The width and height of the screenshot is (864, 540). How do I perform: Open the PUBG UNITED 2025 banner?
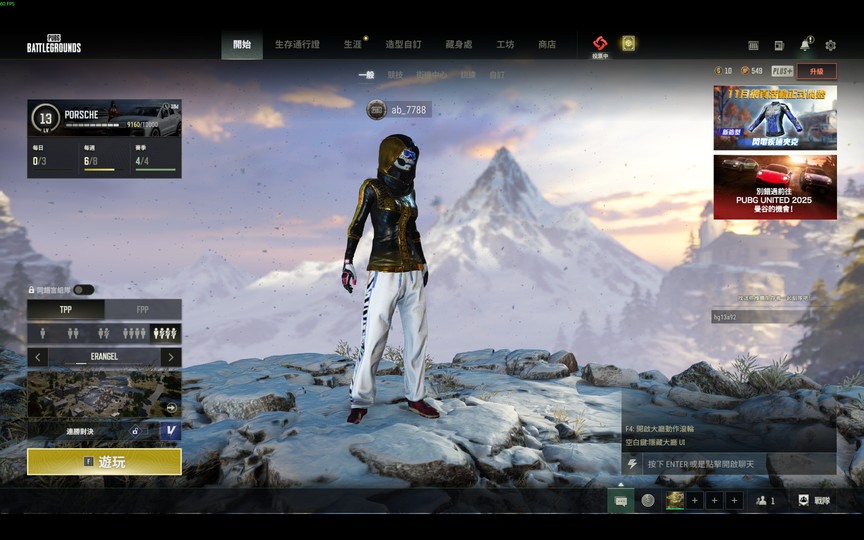[775, 187]
